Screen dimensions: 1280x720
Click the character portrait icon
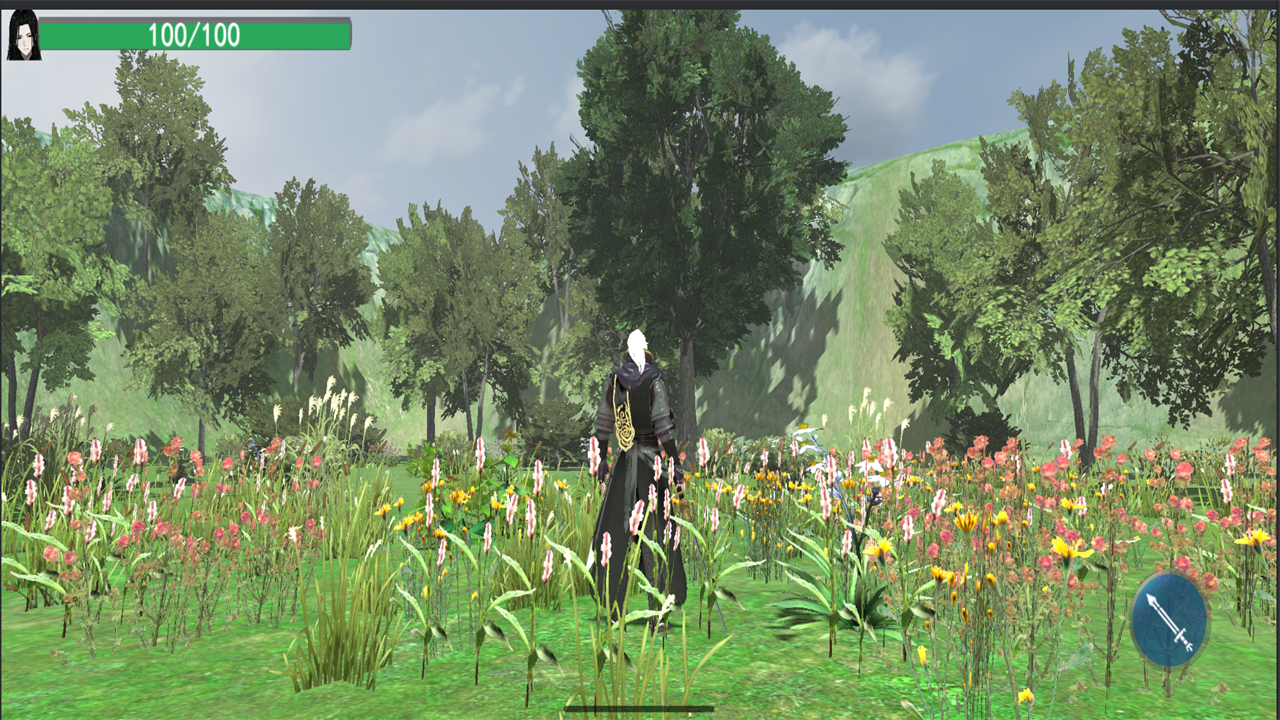point(23,35)
